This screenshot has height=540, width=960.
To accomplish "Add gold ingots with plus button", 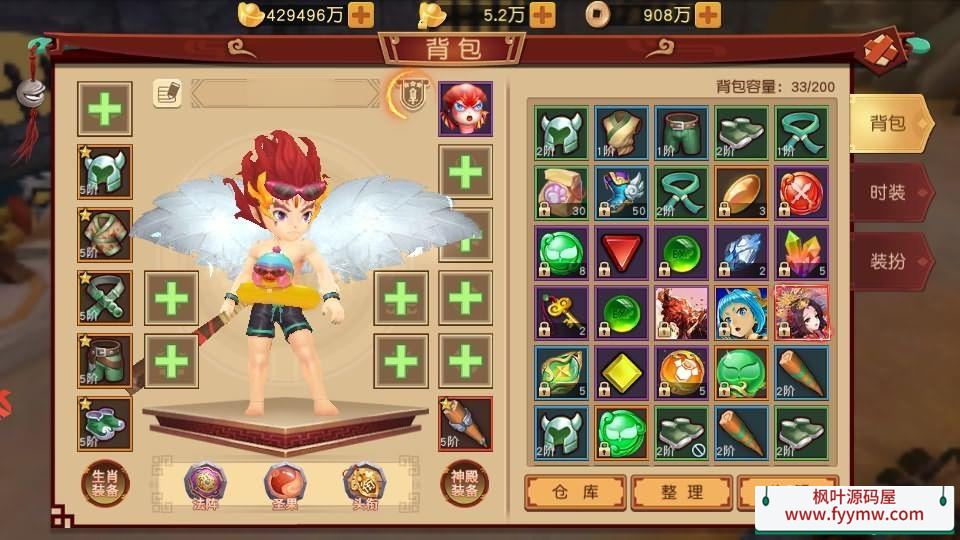I will click(361, 14).
